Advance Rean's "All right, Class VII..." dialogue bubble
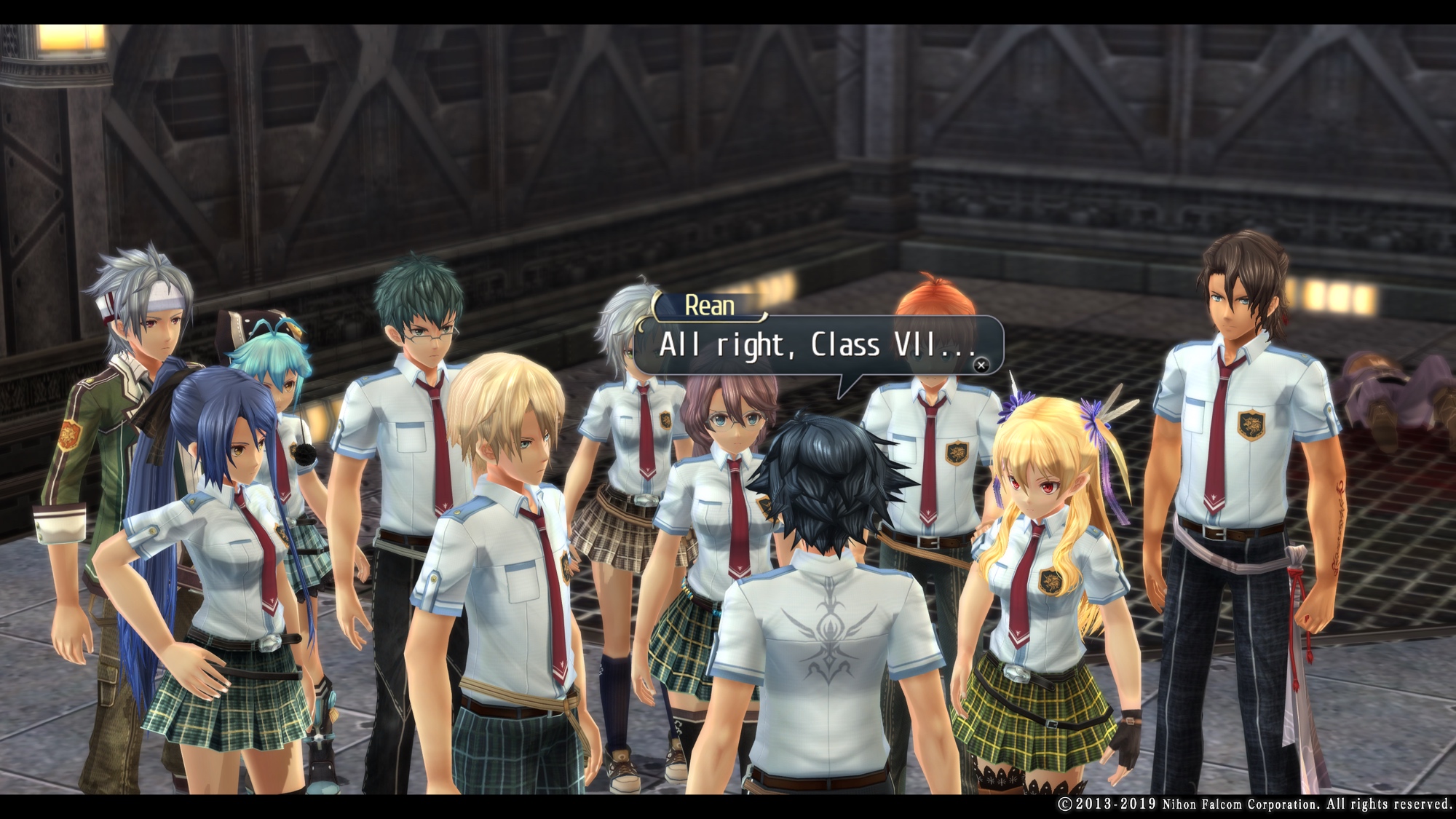Screen dimensions: 1456x819 click(981, 365)
